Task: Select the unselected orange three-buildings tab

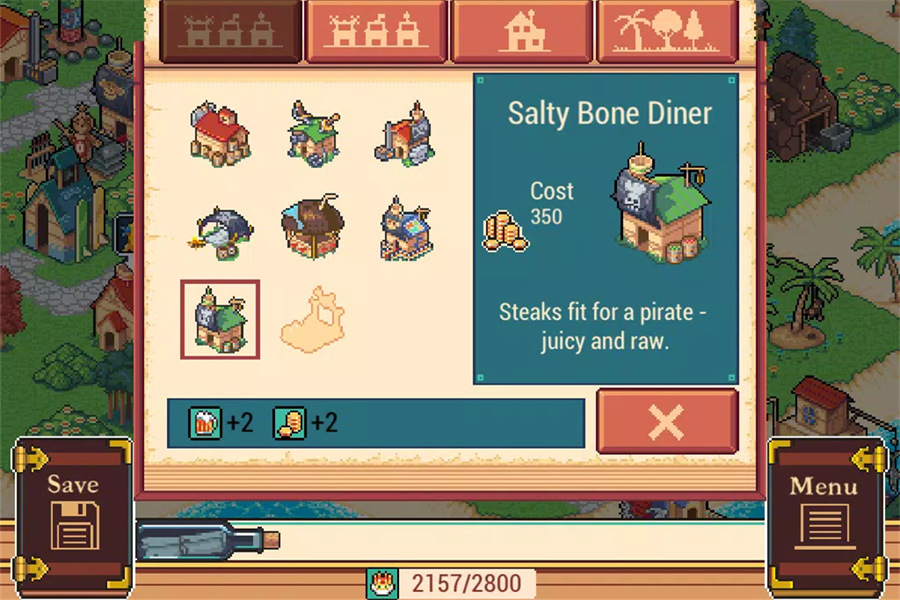Action: (x=376, y=32)
